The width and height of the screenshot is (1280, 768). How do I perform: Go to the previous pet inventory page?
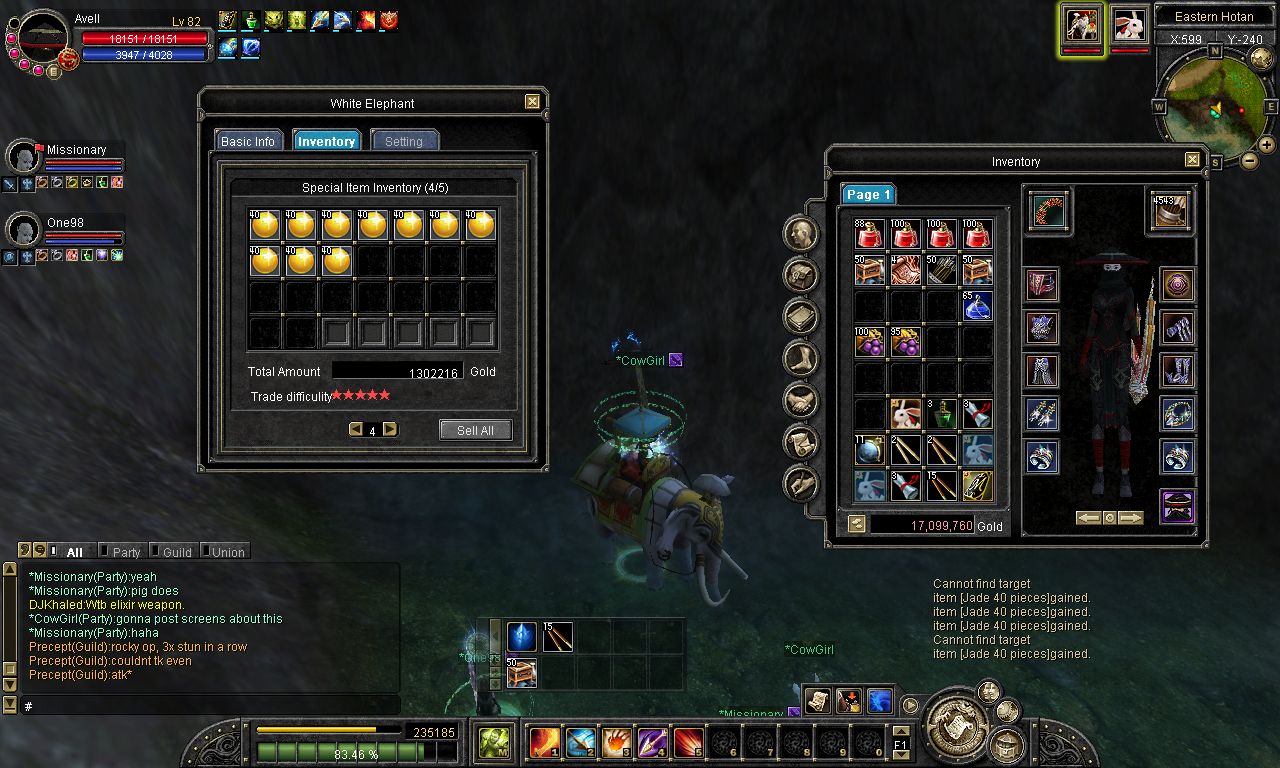pos(355,429)
